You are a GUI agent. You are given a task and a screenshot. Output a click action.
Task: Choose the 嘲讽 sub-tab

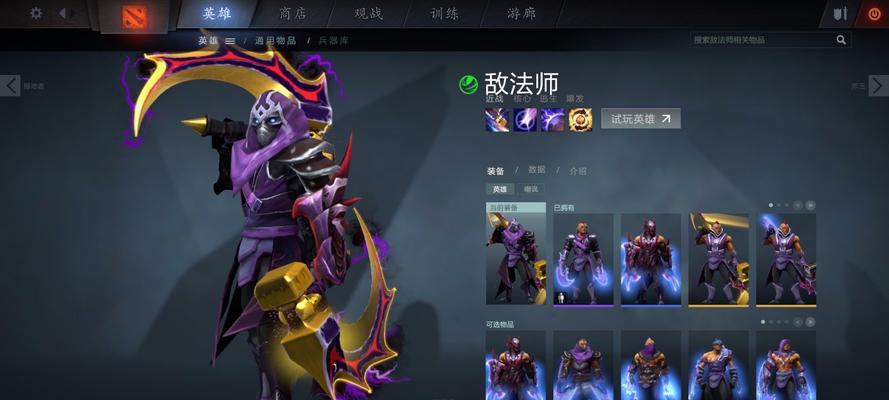click(x=531, y=189)
